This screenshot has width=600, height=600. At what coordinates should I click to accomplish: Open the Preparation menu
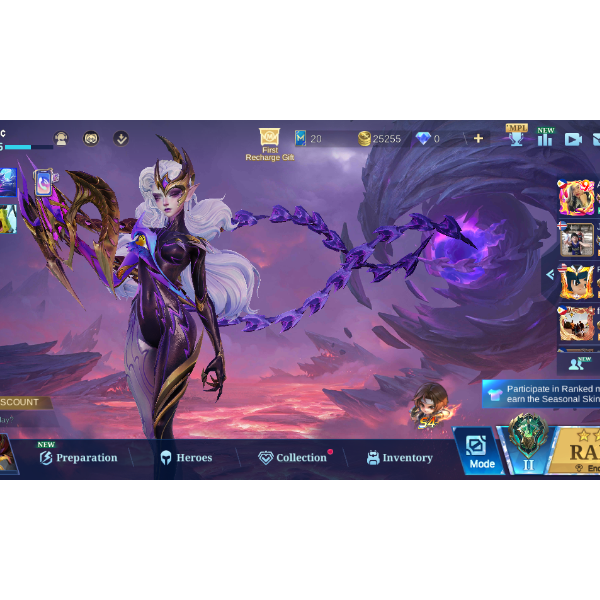pos(78,458)
